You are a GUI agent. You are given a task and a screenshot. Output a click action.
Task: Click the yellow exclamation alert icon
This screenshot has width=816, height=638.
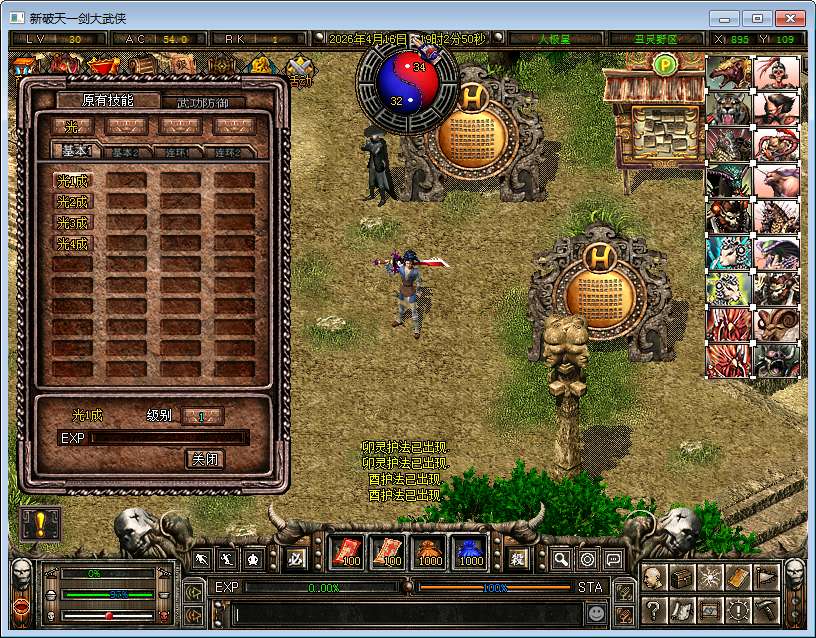(x=40, y=524)
